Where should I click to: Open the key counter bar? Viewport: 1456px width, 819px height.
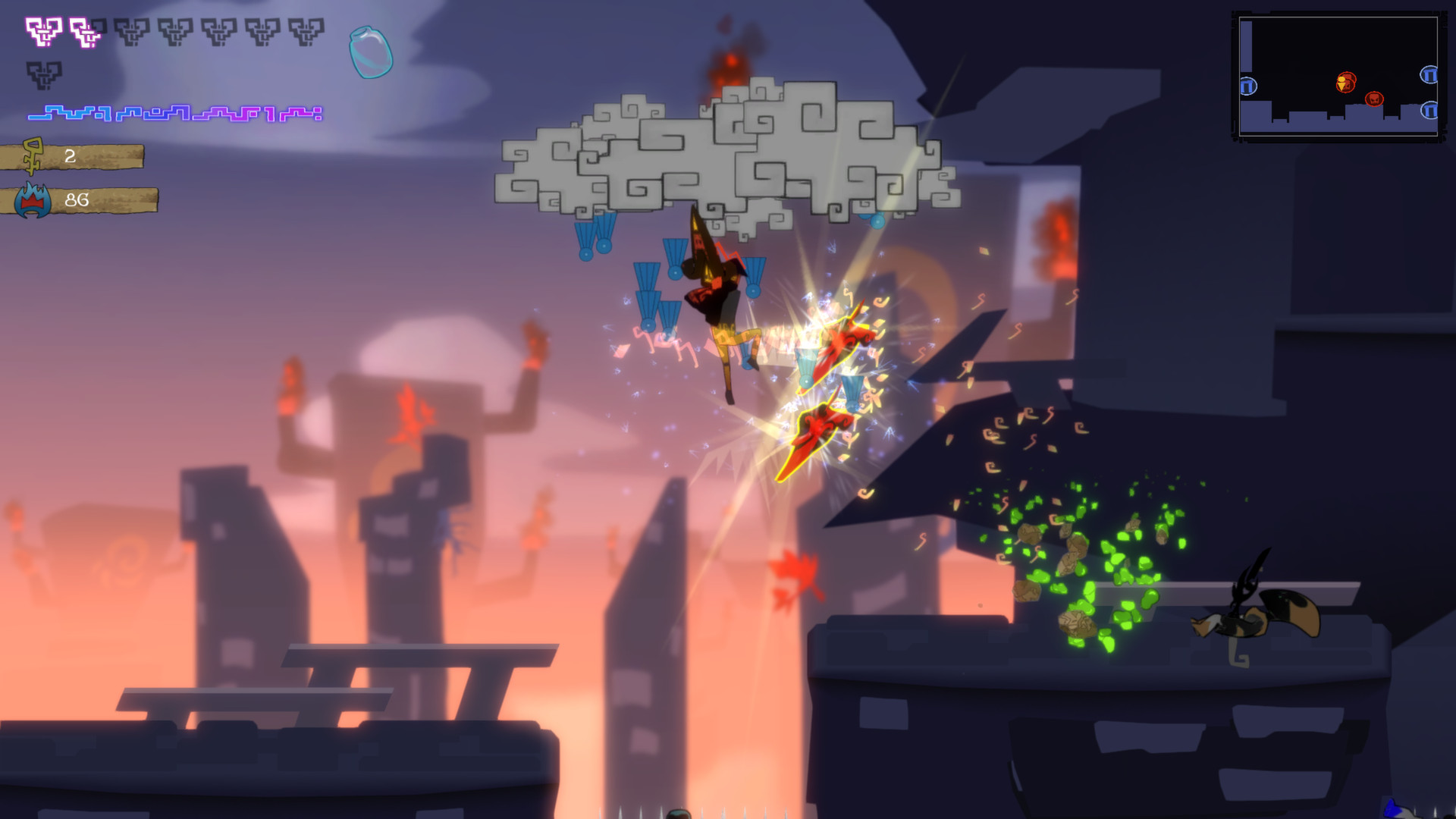tap(83, 158)
